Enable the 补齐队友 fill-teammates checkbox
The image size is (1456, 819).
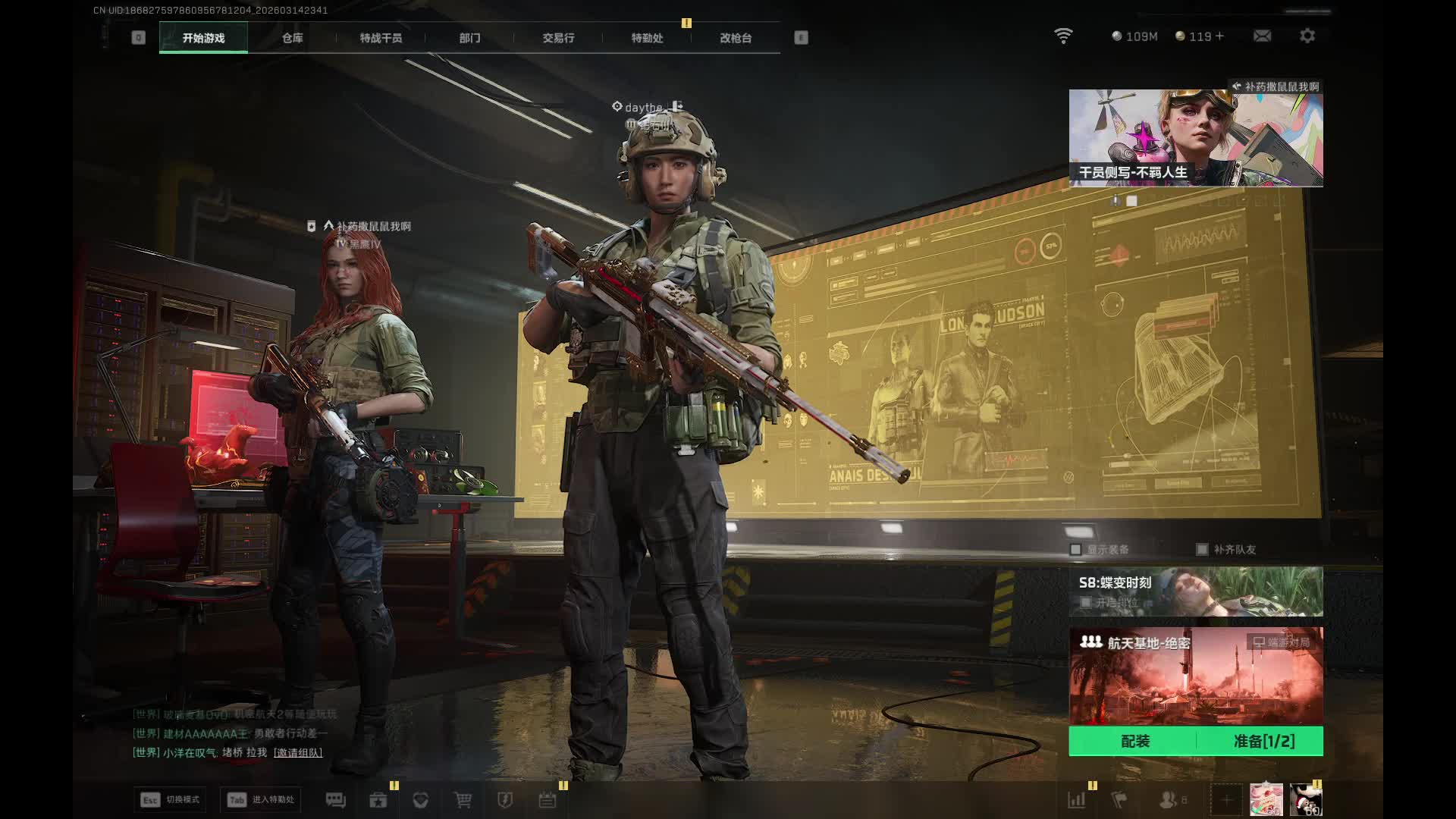(1202, 550)
